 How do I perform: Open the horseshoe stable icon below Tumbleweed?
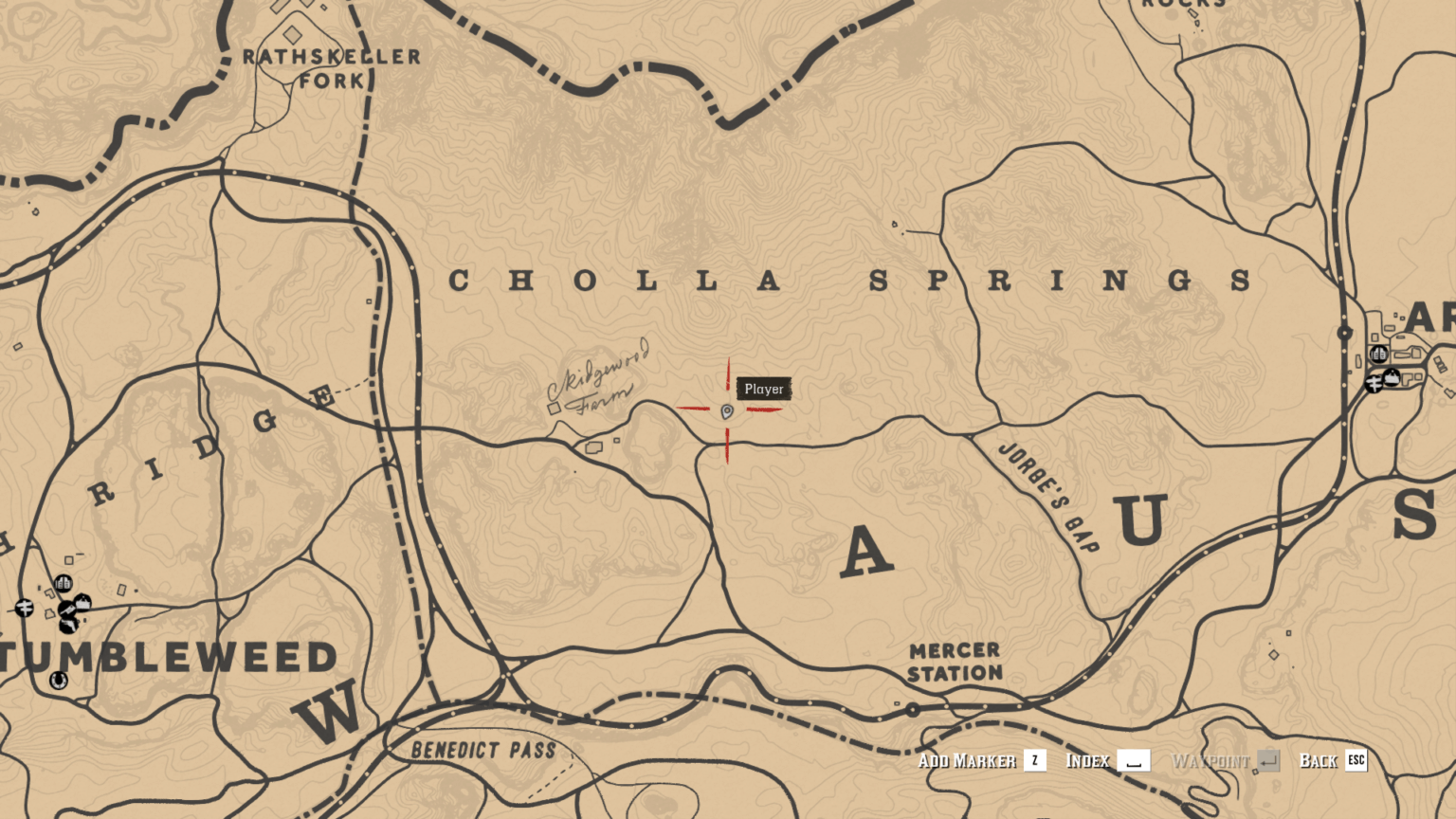[58, 680]
